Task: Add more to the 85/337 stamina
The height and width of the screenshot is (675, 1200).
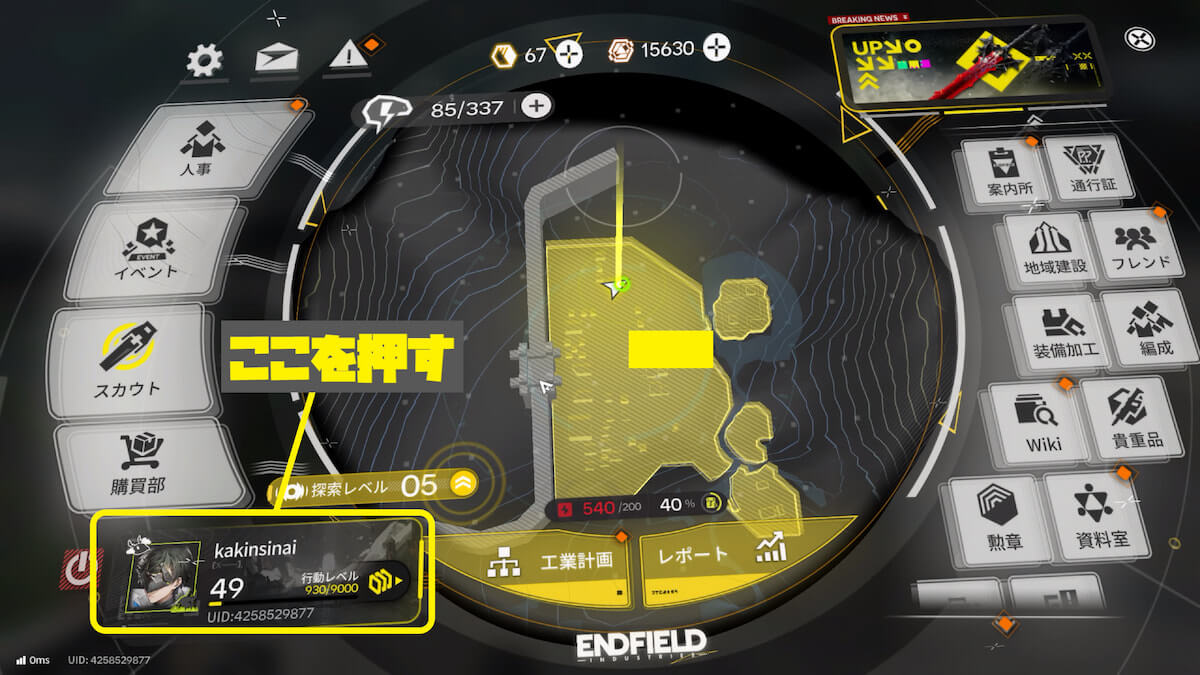Action: click(537, 106)
